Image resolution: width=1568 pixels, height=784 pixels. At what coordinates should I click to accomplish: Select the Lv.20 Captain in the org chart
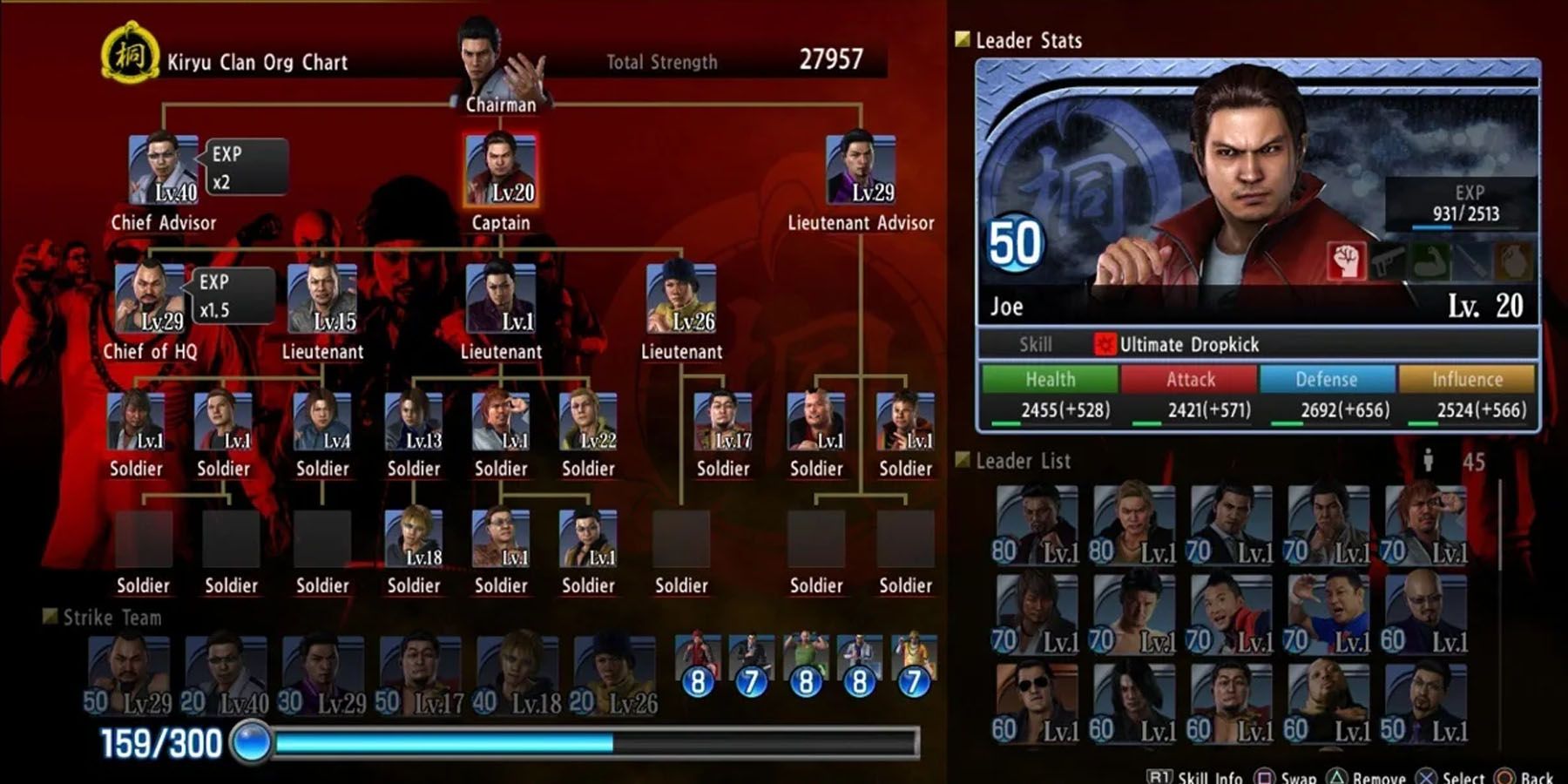click(x=501, y=167)
